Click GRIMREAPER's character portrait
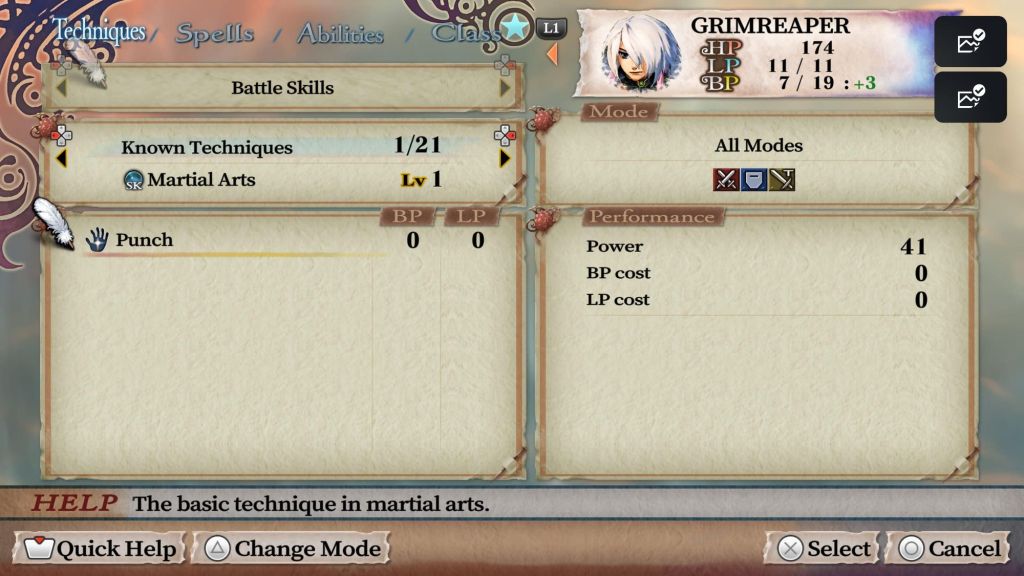 coord(641,53)
